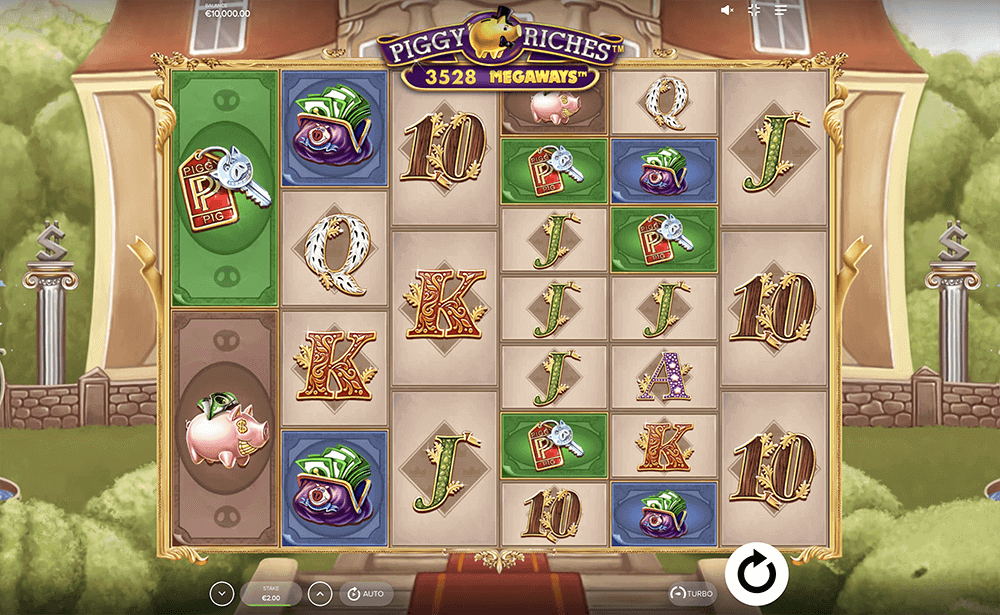This screenshot has height=615, width=1000.
Task: Open the three-line game menu
Action: click(781, 10)
